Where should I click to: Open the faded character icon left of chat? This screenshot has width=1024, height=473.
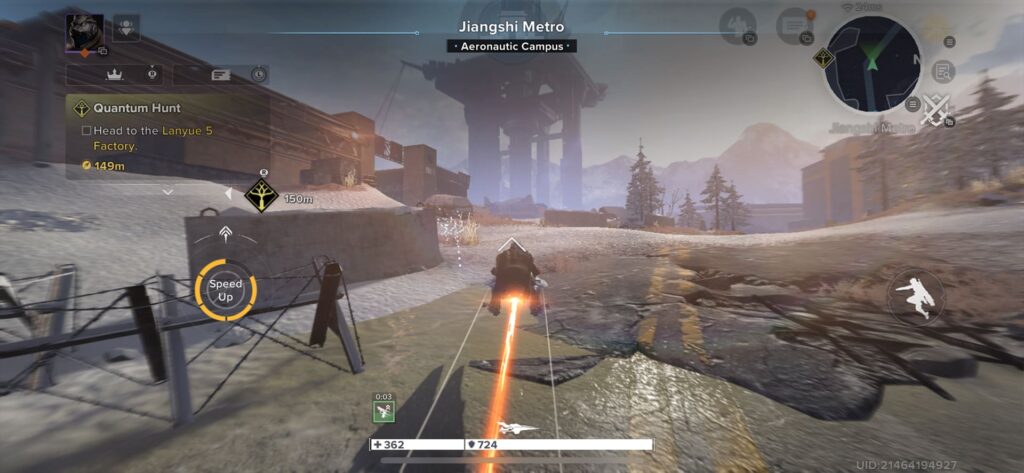click(739, 25)
